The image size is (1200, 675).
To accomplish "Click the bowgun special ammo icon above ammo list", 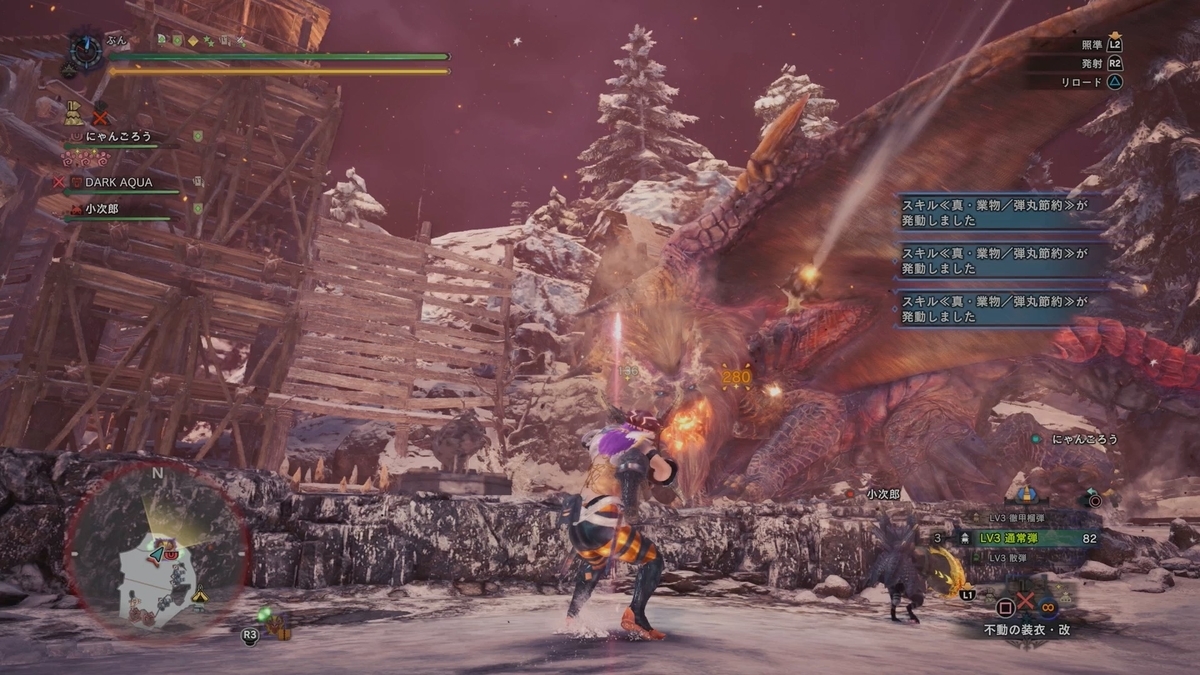I will click(1024, 494).
